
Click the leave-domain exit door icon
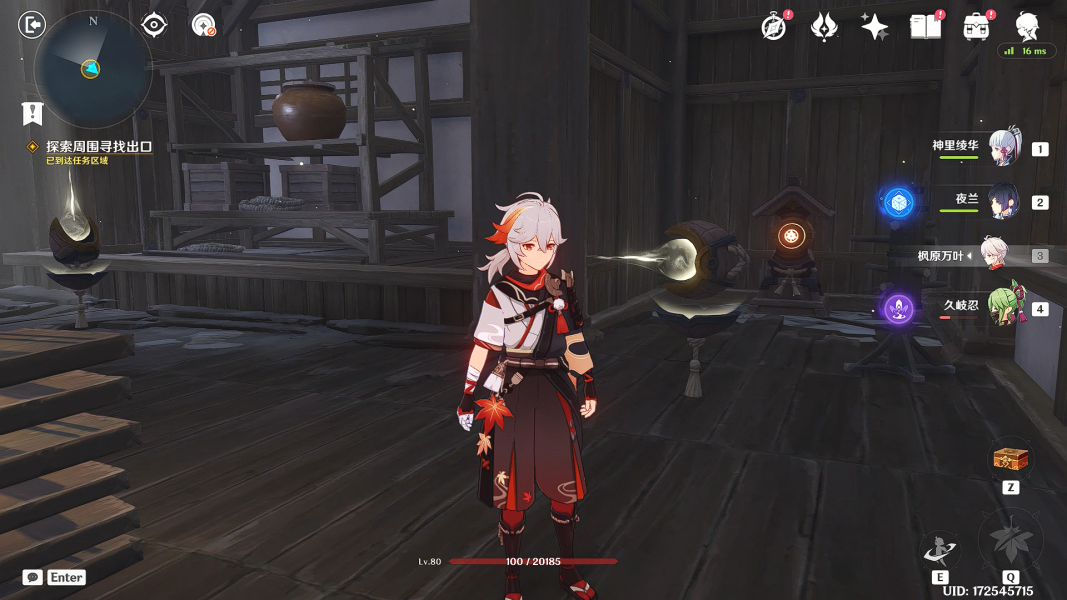[x=32, y=25]
